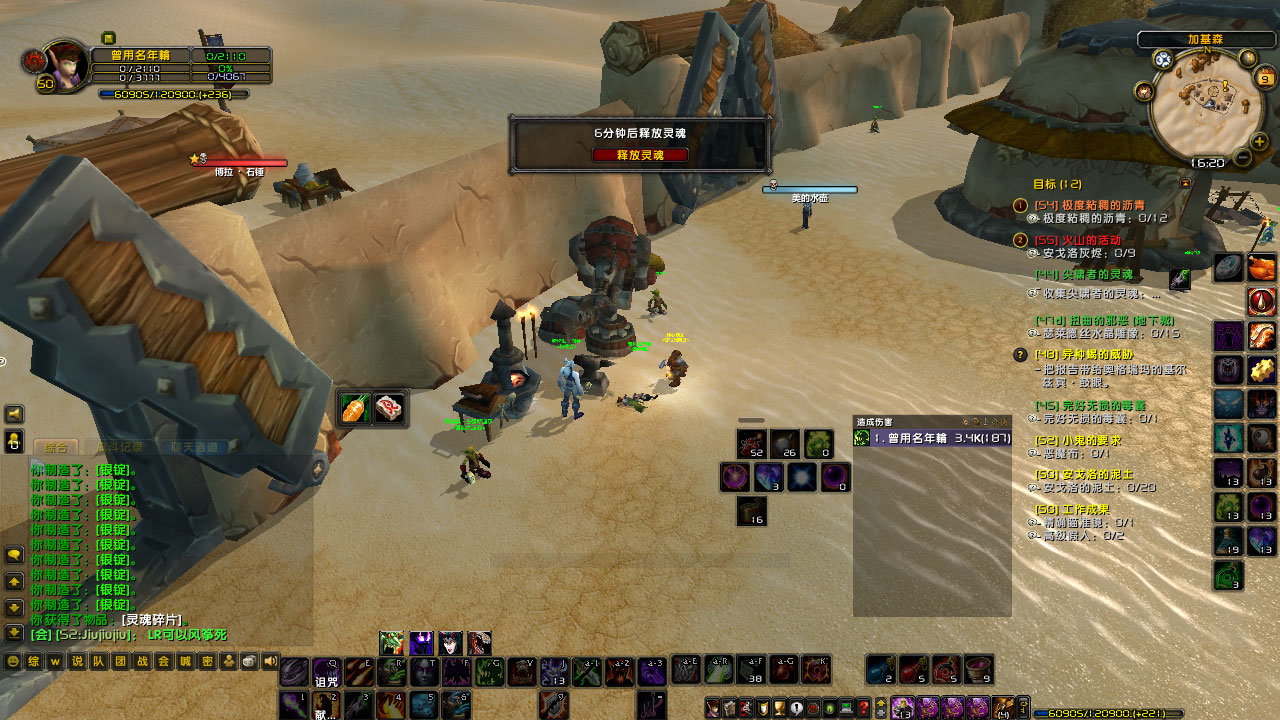Screen dimensions: 1280x720
Task: Toggle the 密 whisper chat mode button
Action: (x=207, y=661)
